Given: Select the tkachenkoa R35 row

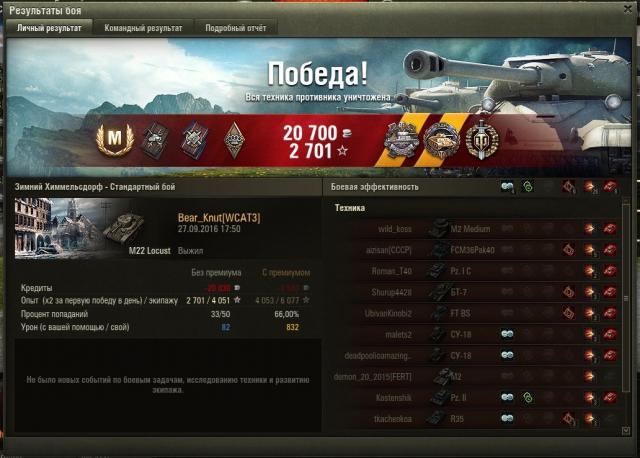Looking at the screenshot, I should 470,418.
